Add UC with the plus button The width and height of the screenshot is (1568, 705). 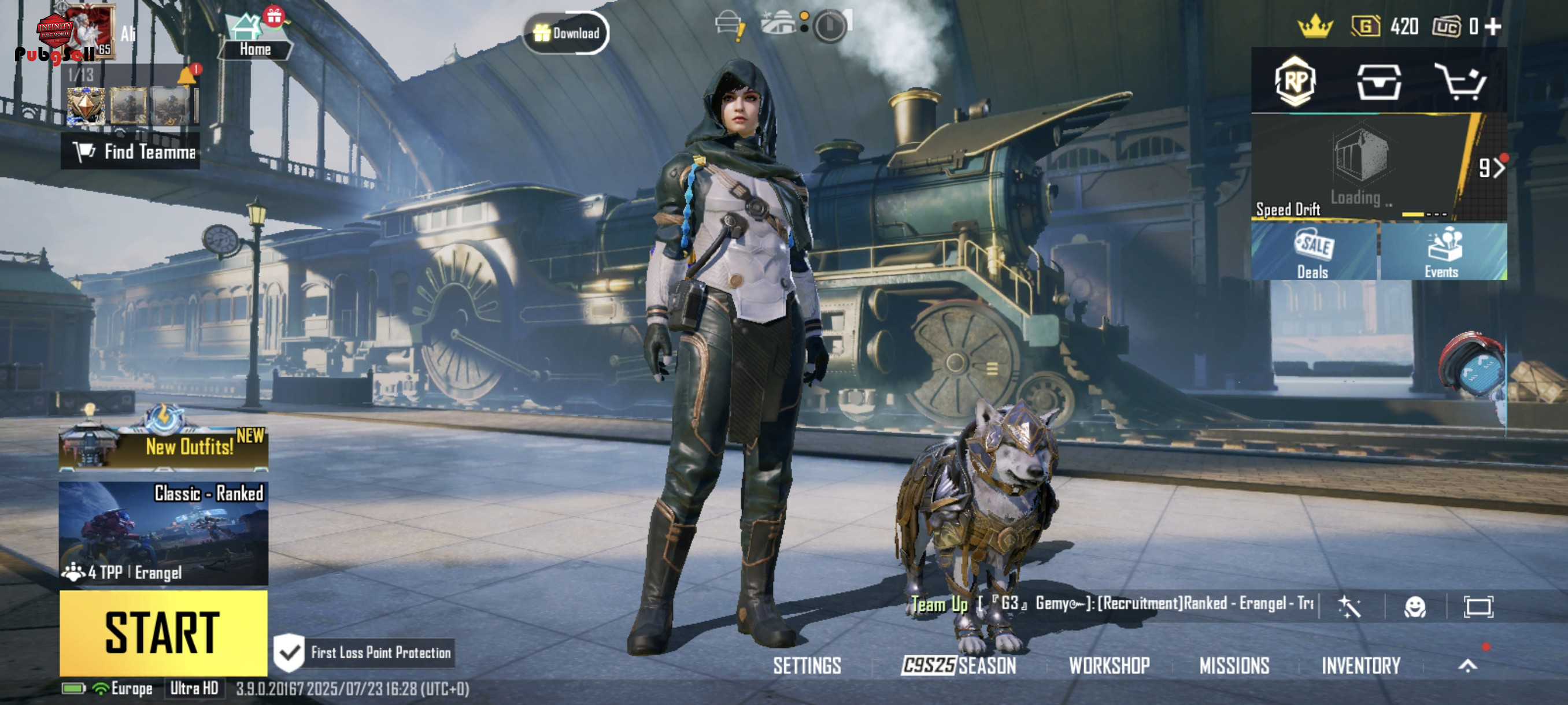point(1492,26)
